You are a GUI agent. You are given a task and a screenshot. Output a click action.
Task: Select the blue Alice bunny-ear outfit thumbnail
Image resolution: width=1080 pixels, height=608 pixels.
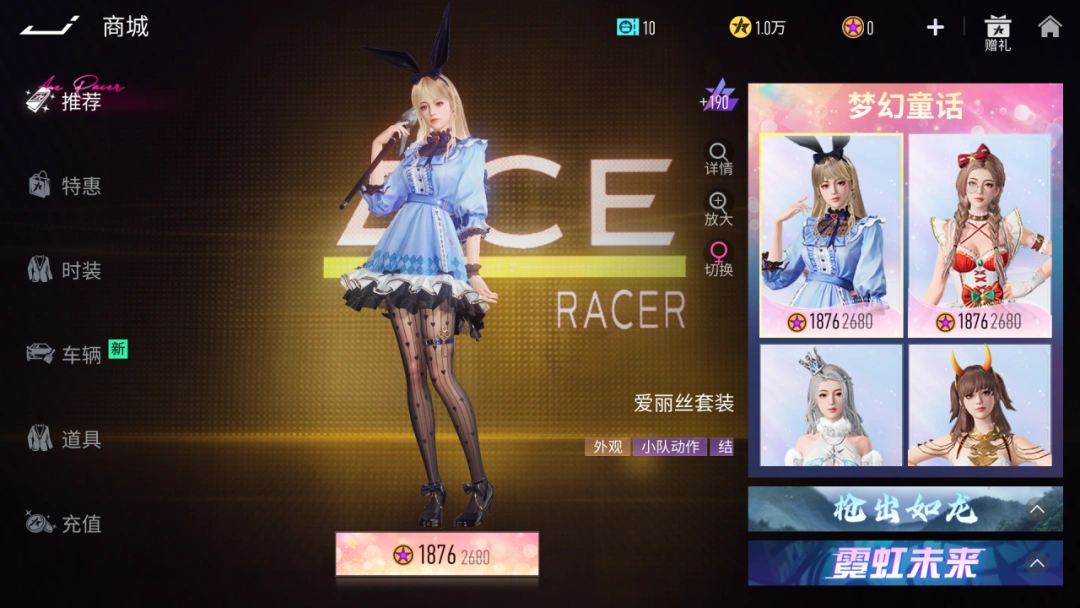coord(831,235)
